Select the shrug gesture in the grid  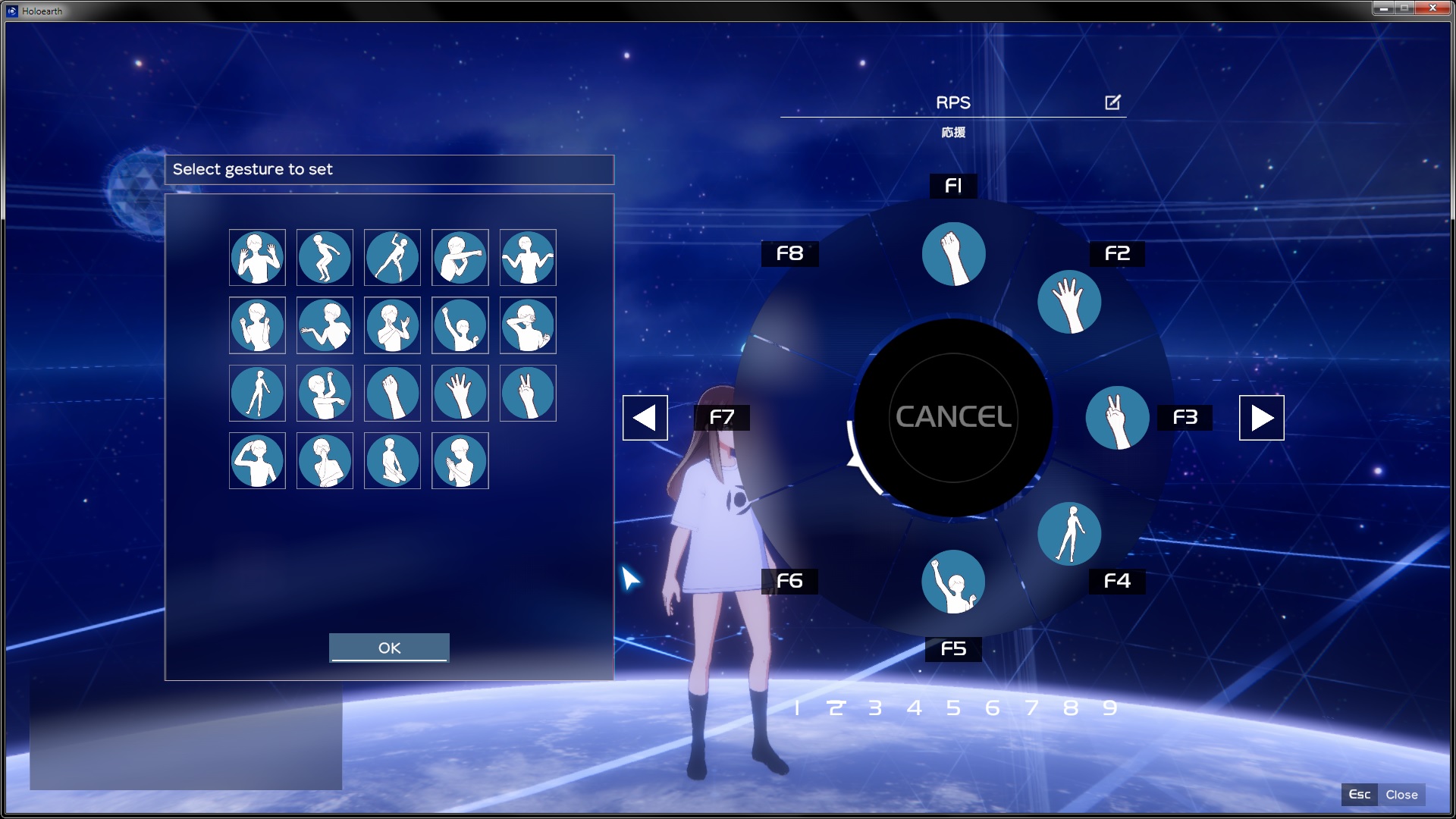[x=528, y=258]
